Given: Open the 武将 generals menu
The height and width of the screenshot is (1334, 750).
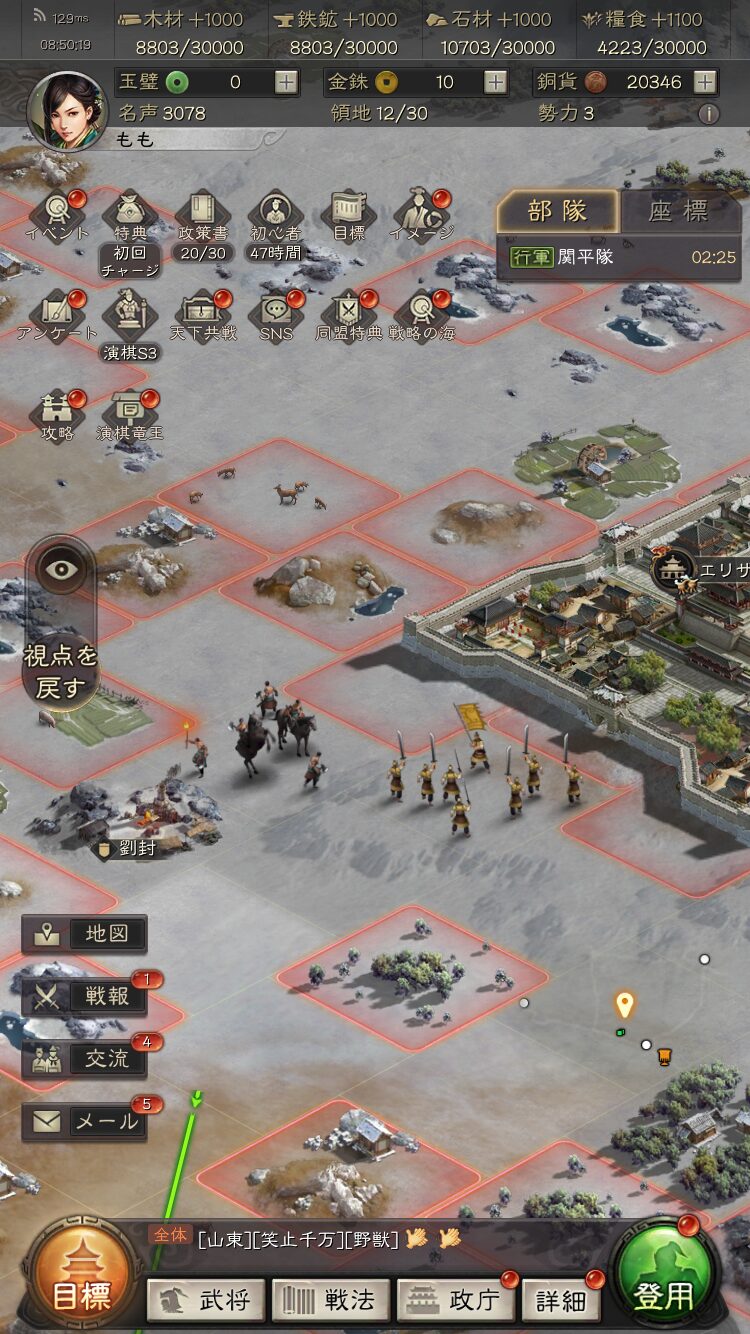Looking at the screenshot, I should (x=207, y=1299).
